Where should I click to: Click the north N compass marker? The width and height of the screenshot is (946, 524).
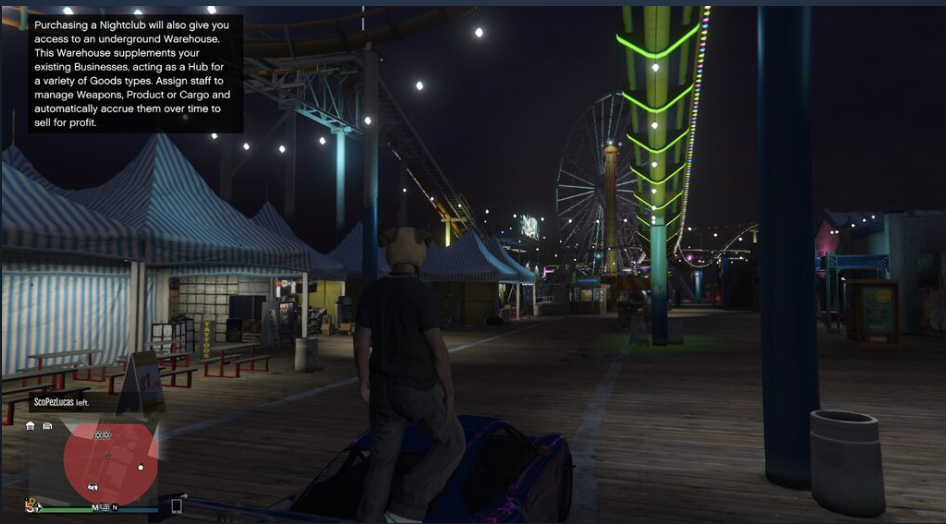click(115, 508)
